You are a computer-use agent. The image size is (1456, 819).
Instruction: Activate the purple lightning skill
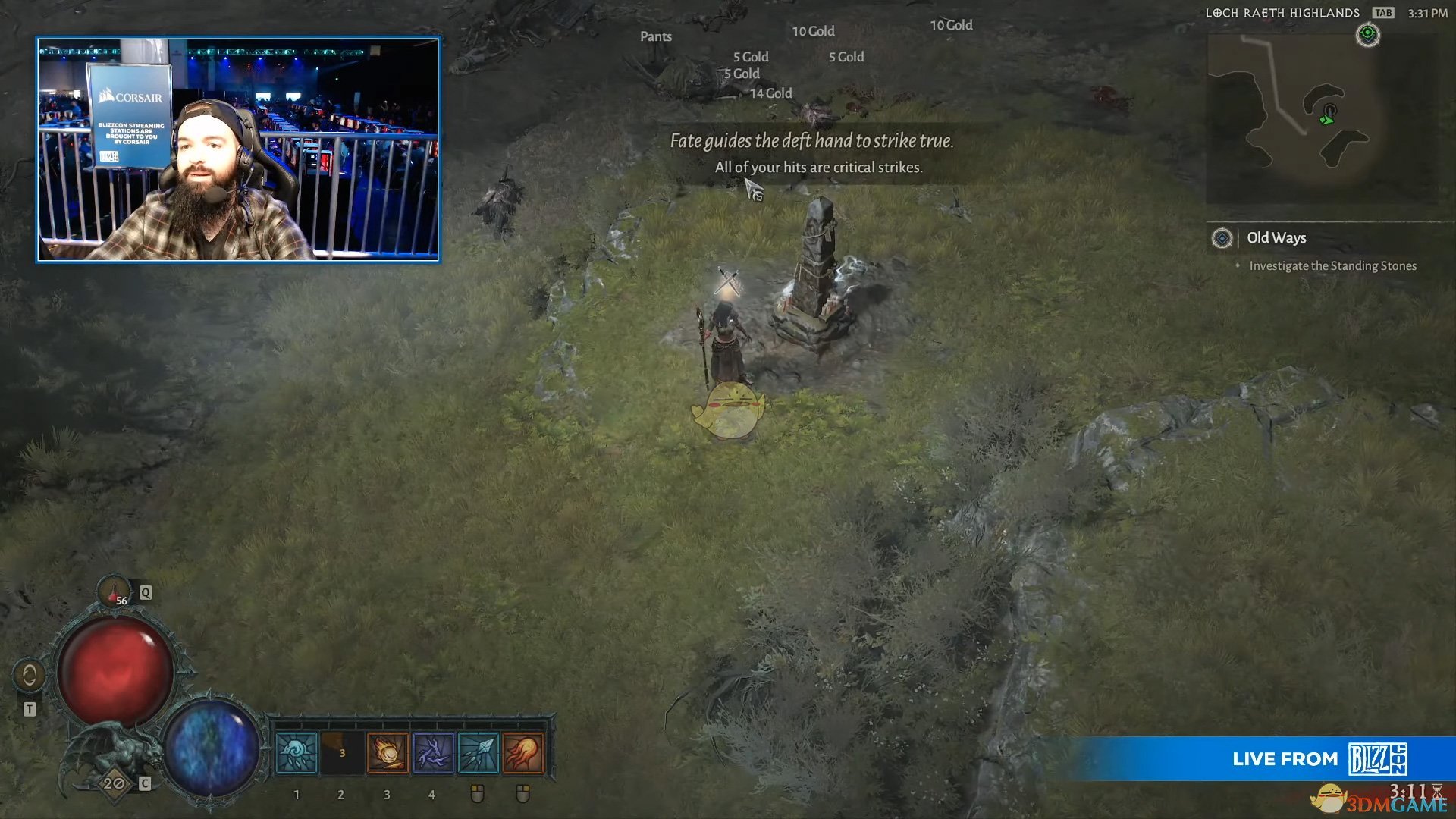click(x=433, y=753)
